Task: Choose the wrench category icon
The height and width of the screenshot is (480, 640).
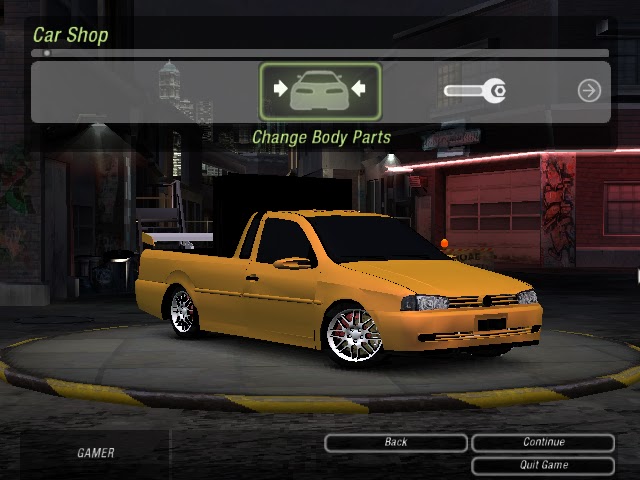Action: tap(475, 92)
